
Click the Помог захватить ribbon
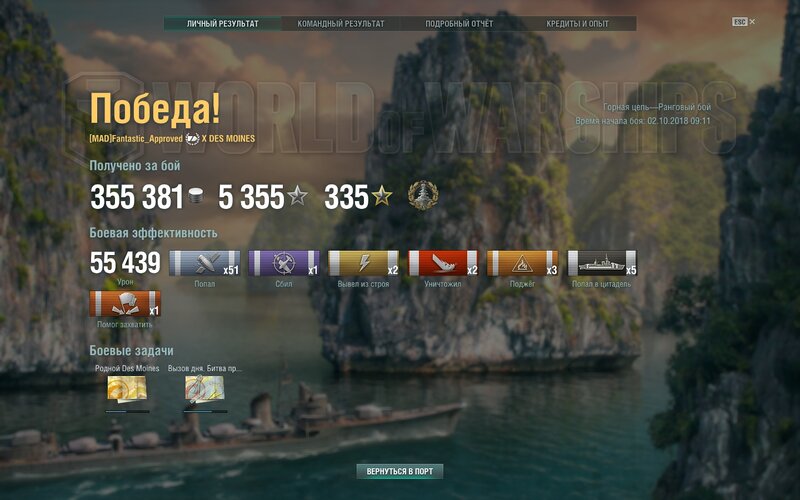124,304
